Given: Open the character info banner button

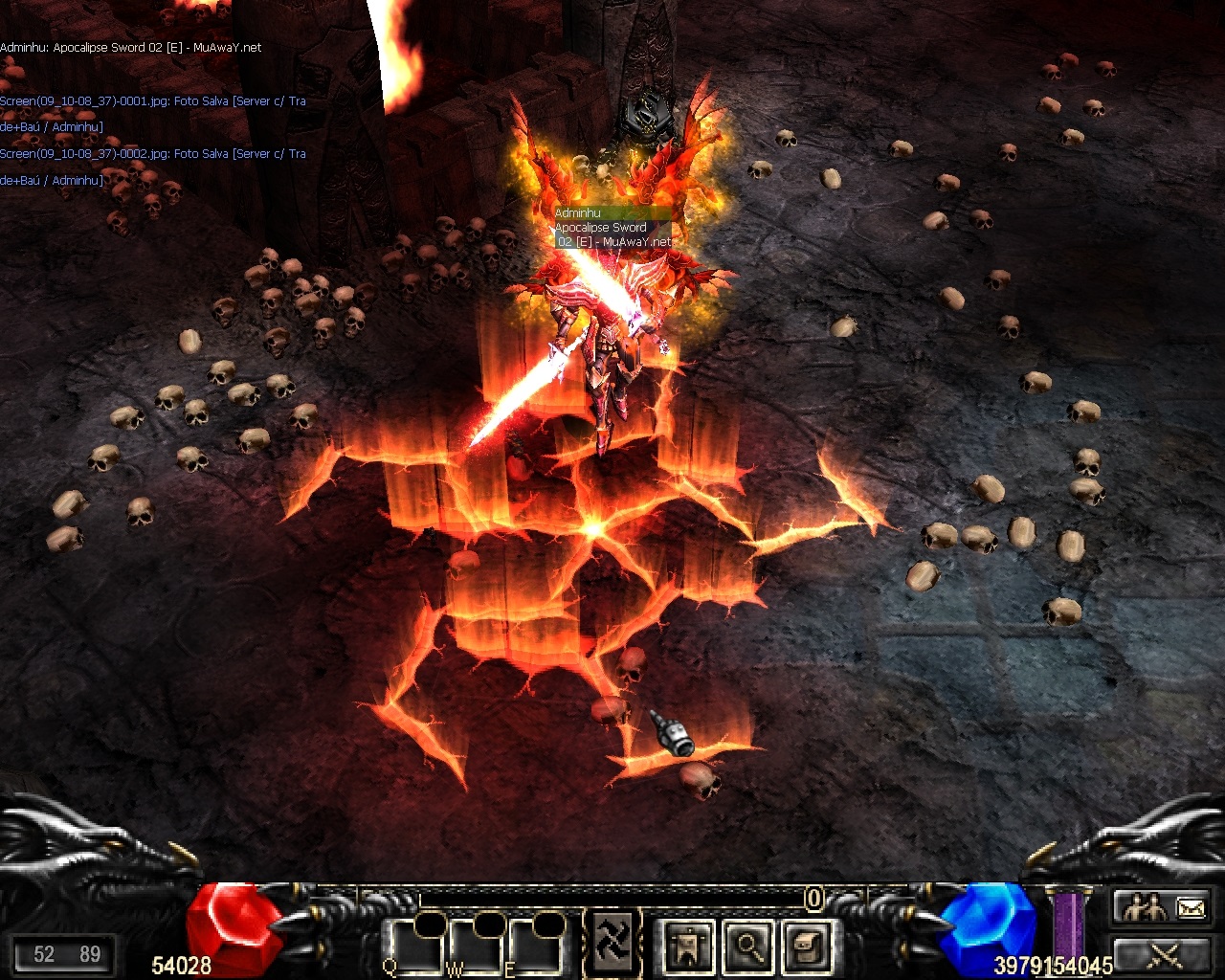Looking at the screenshot, I should (688, 947).
